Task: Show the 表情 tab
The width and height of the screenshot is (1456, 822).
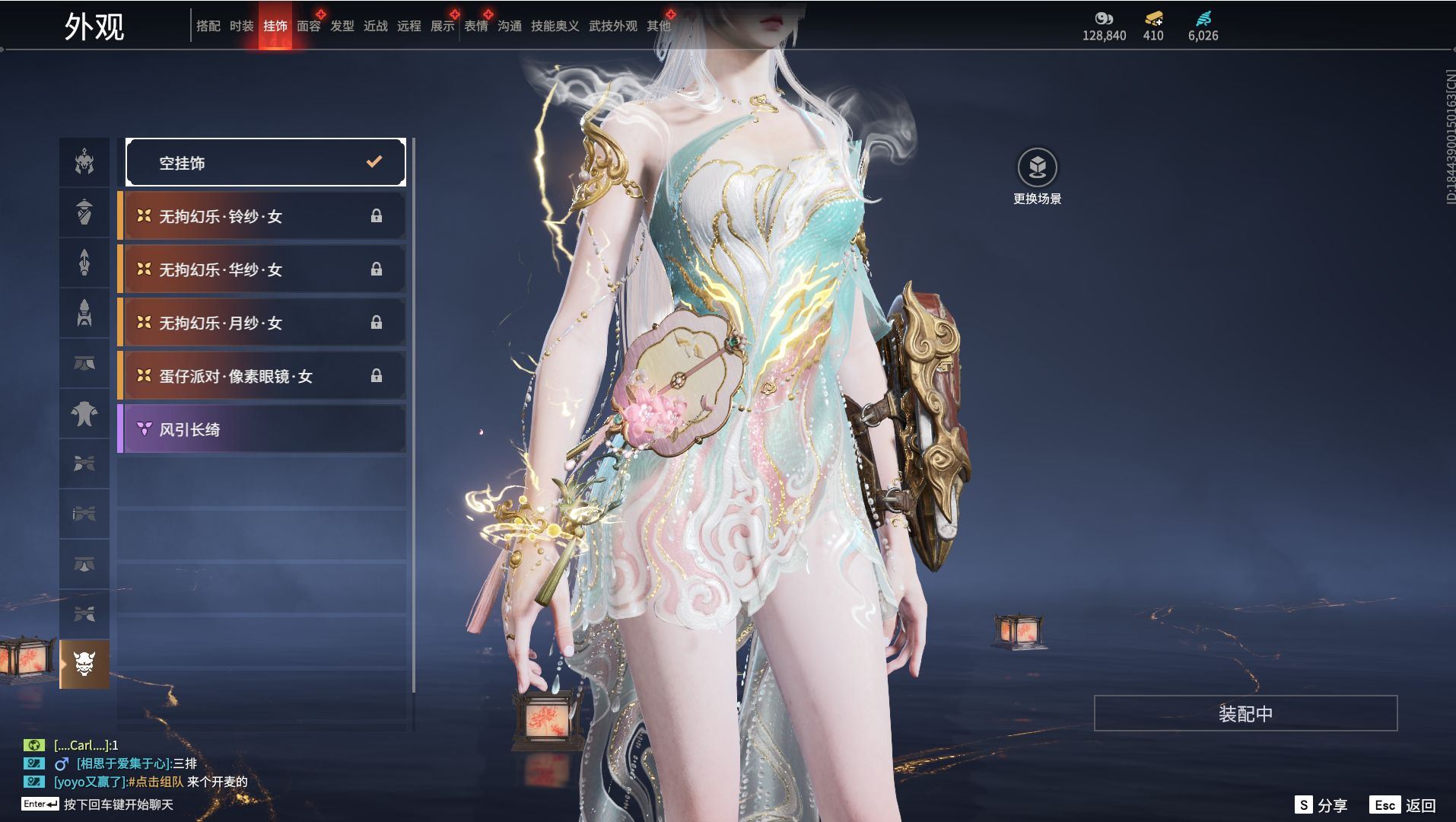Action: [x=475, y=26]
